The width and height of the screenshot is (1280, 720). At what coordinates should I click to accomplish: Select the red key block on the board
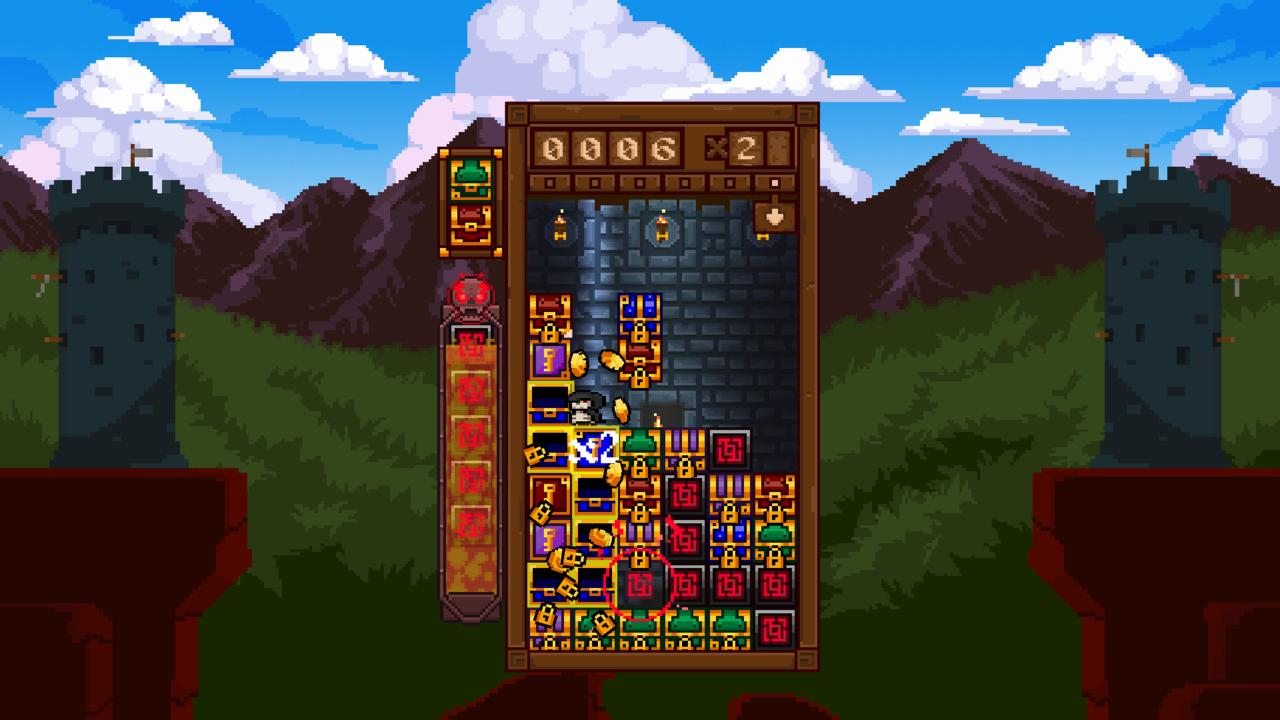click(x=549, y=494)
